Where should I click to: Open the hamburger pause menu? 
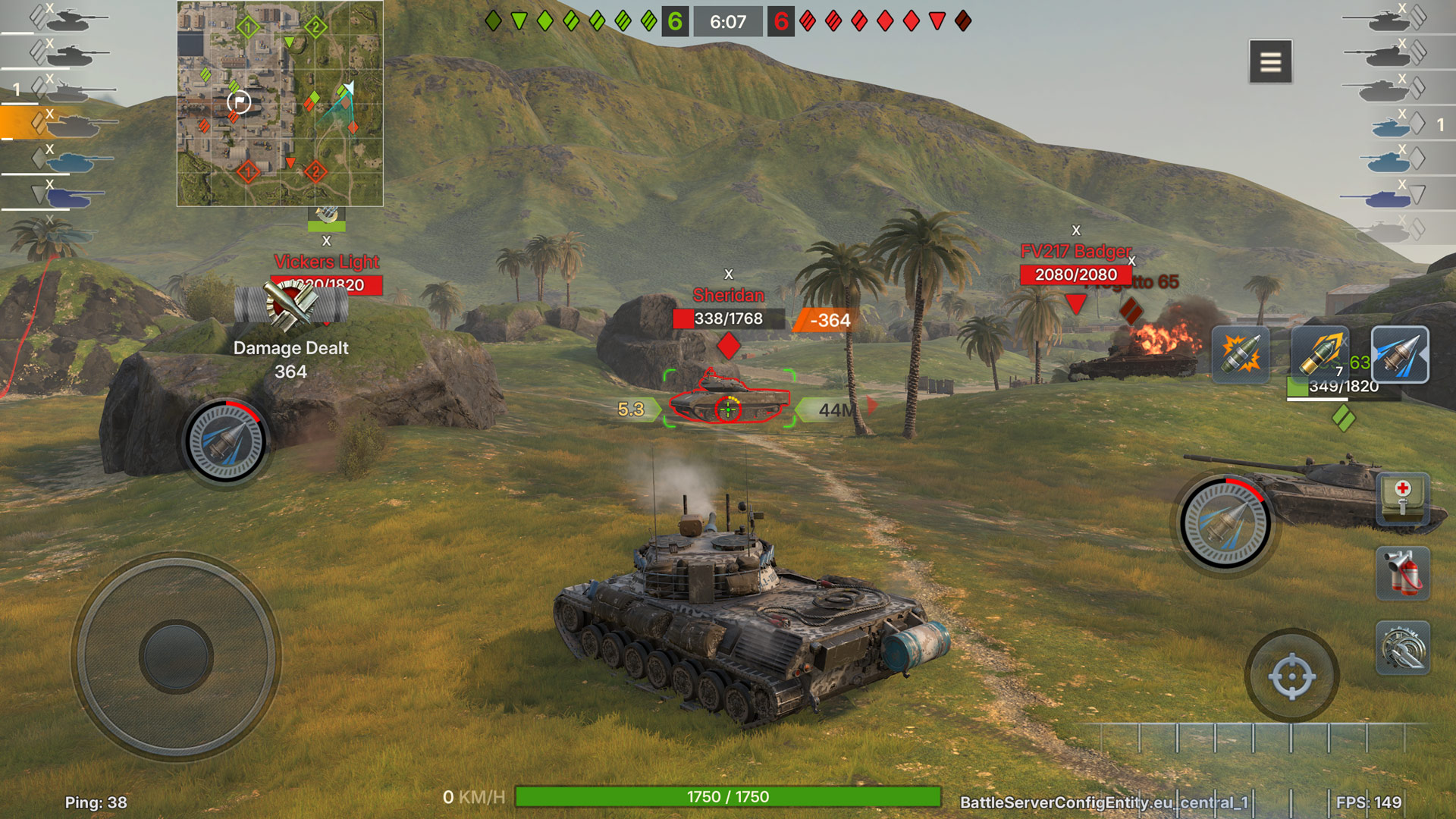[x=1270, y=61]
